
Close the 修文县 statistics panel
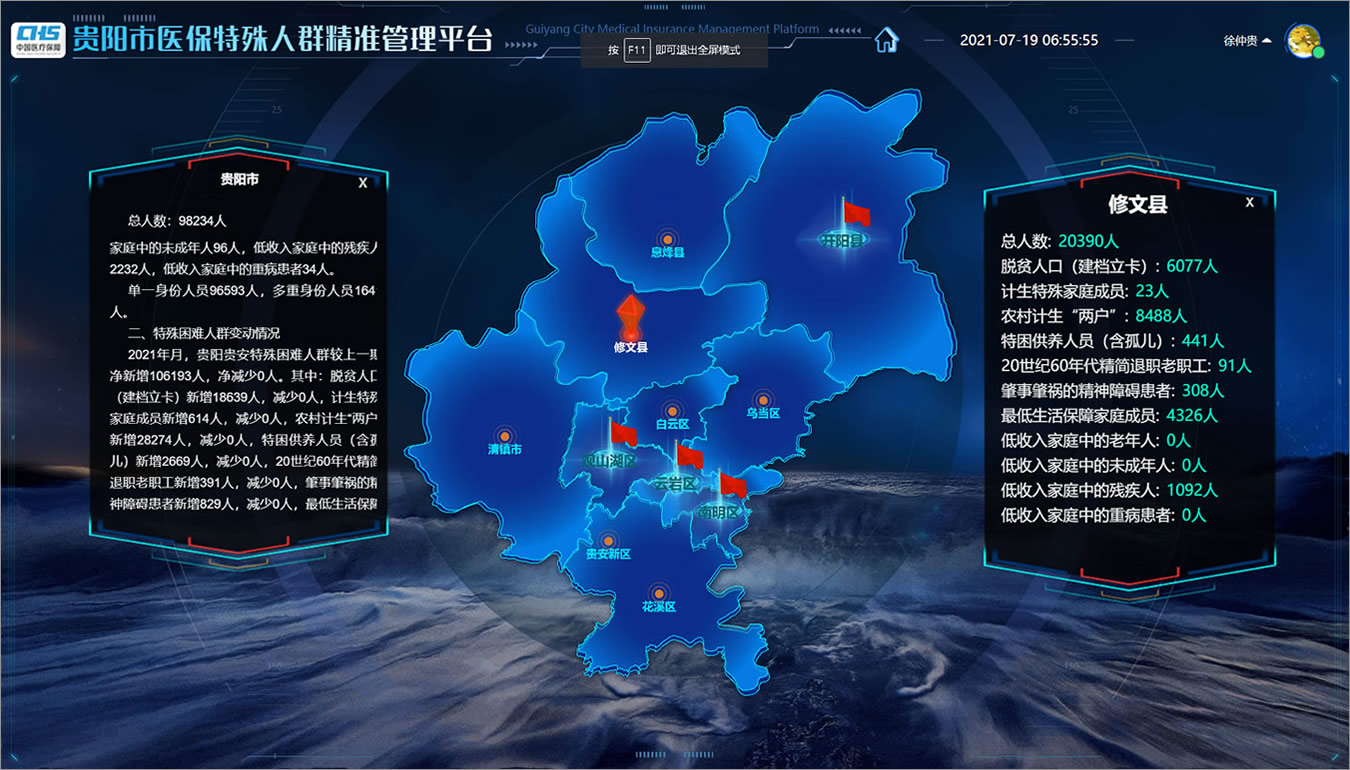[1249, 202]
